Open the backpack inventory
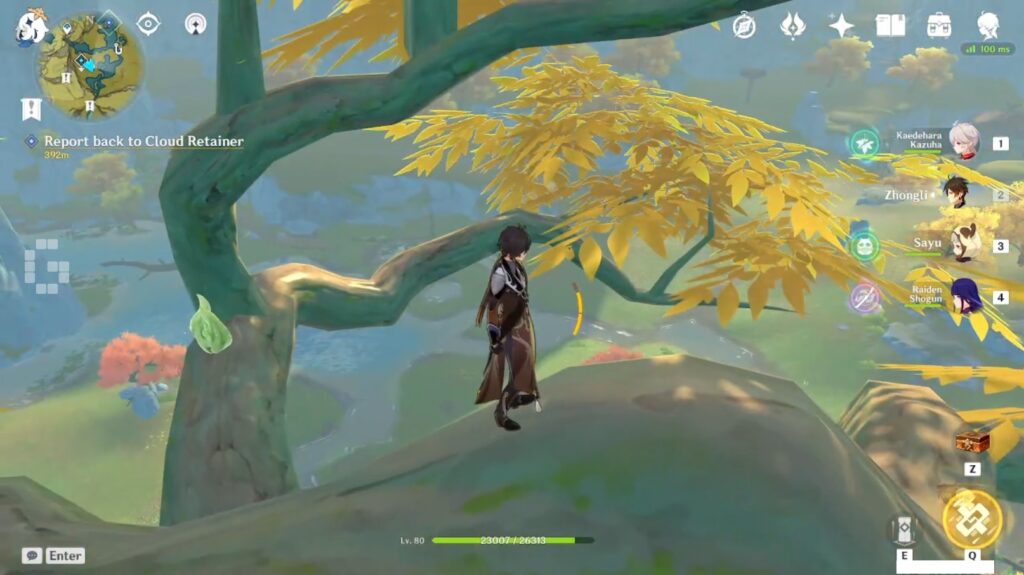1024x575 pixels. pos(939,26)
